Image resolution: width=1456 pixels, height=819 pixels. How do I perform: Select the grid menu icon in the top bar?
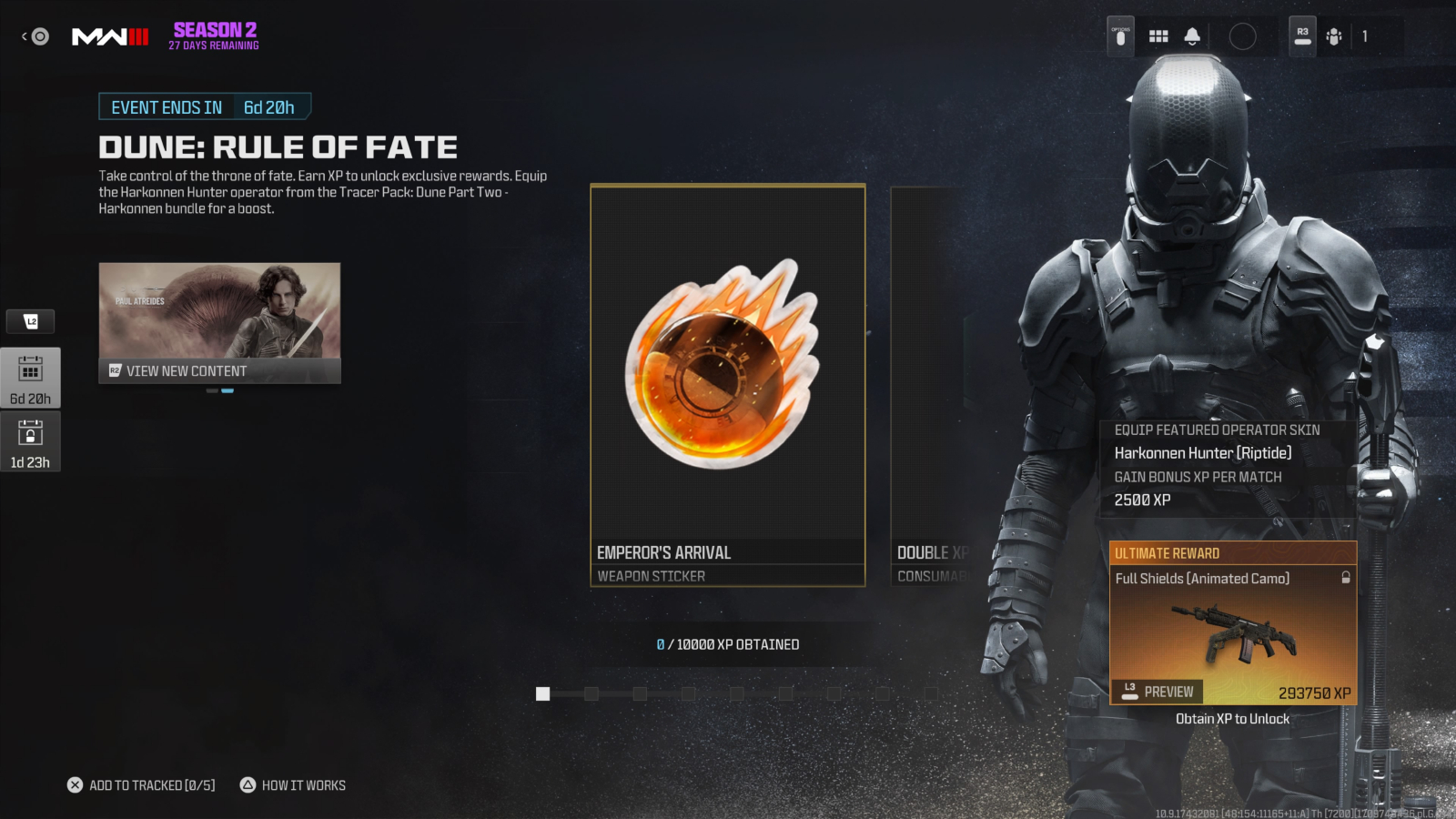(1158, 35)
